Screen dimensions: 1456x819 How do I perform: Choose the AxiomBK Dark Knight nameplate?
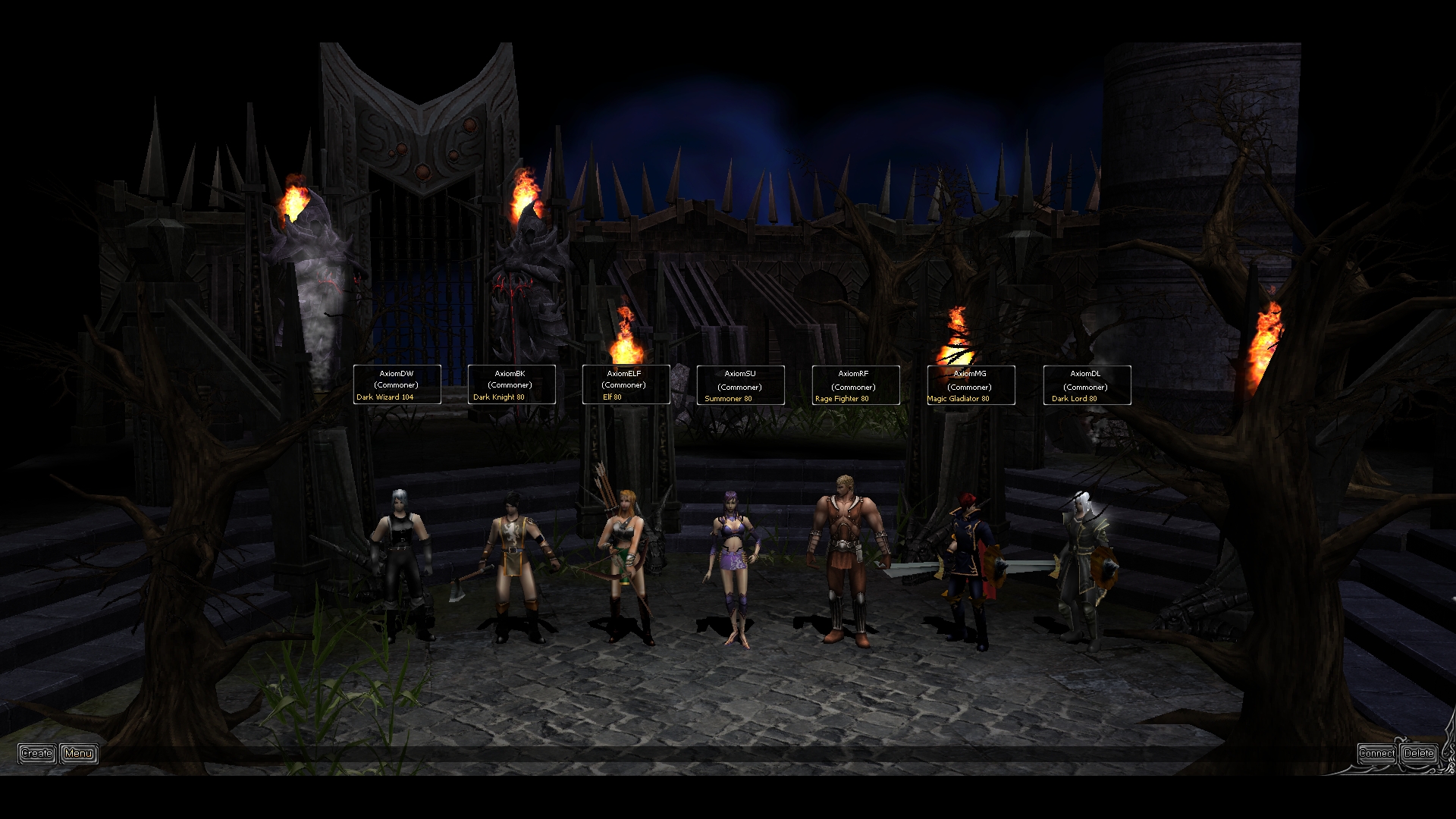511,384
